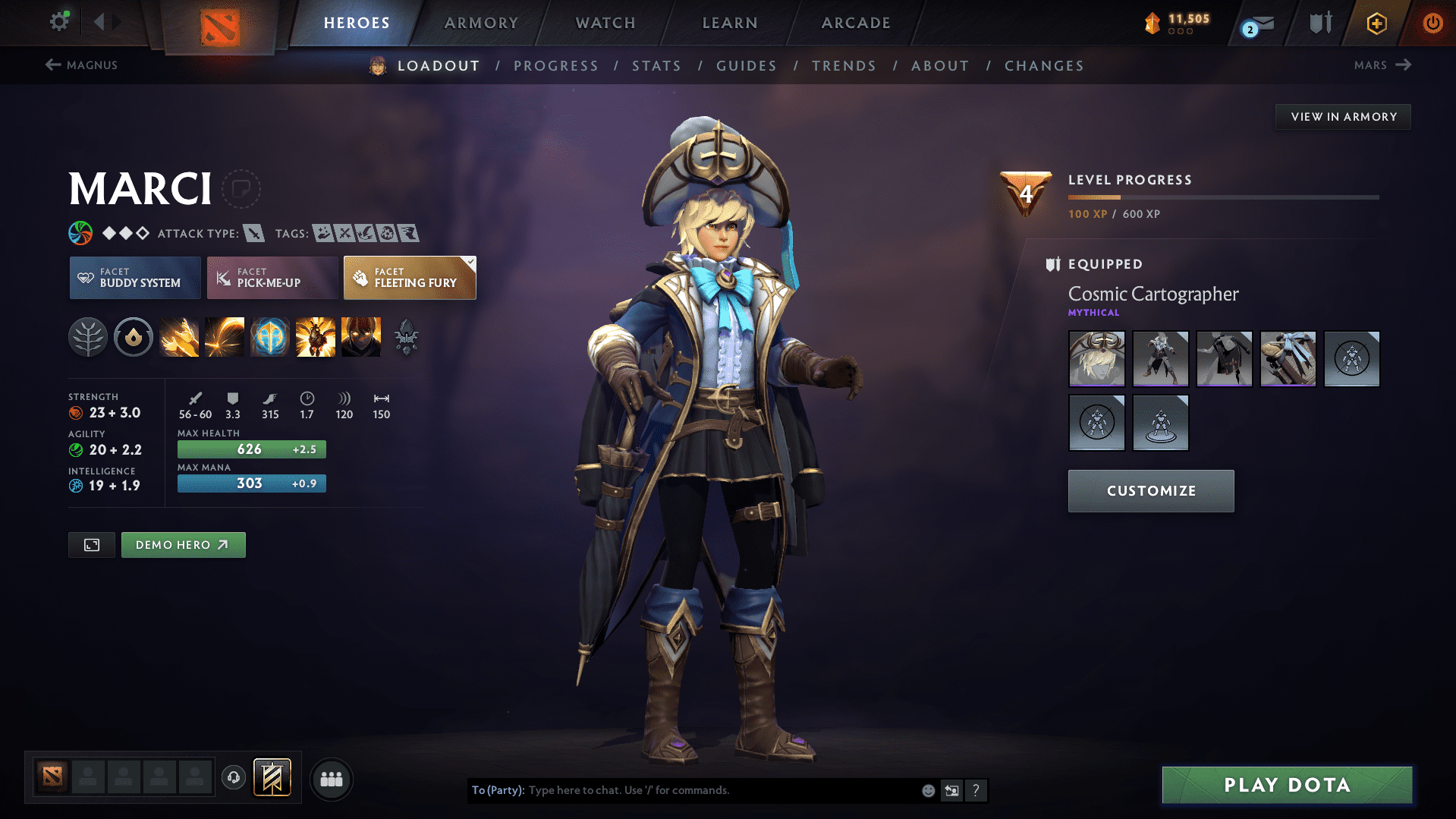
Task: Focus the party chat input field
Action: 721,790
